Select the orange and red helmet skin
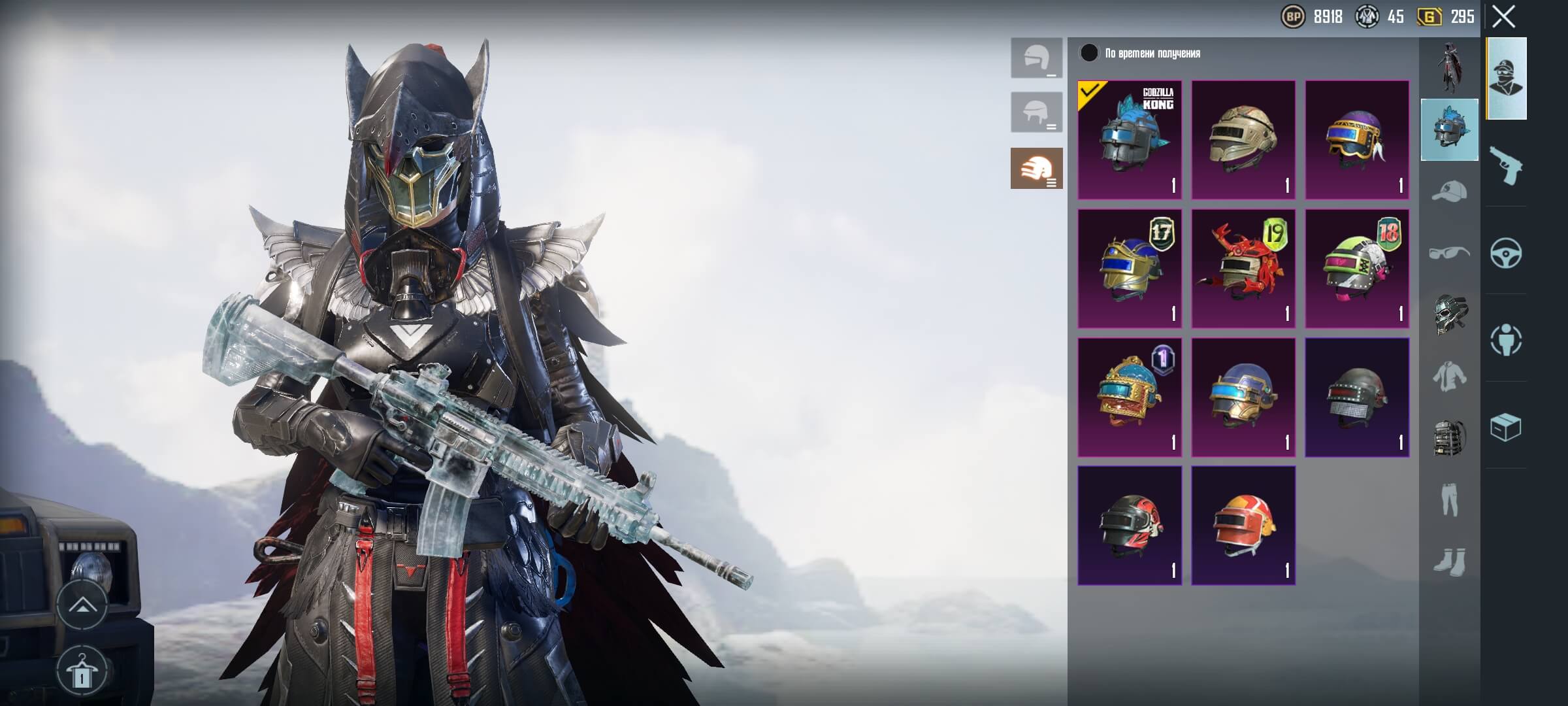 click(x=1243, y=526)
